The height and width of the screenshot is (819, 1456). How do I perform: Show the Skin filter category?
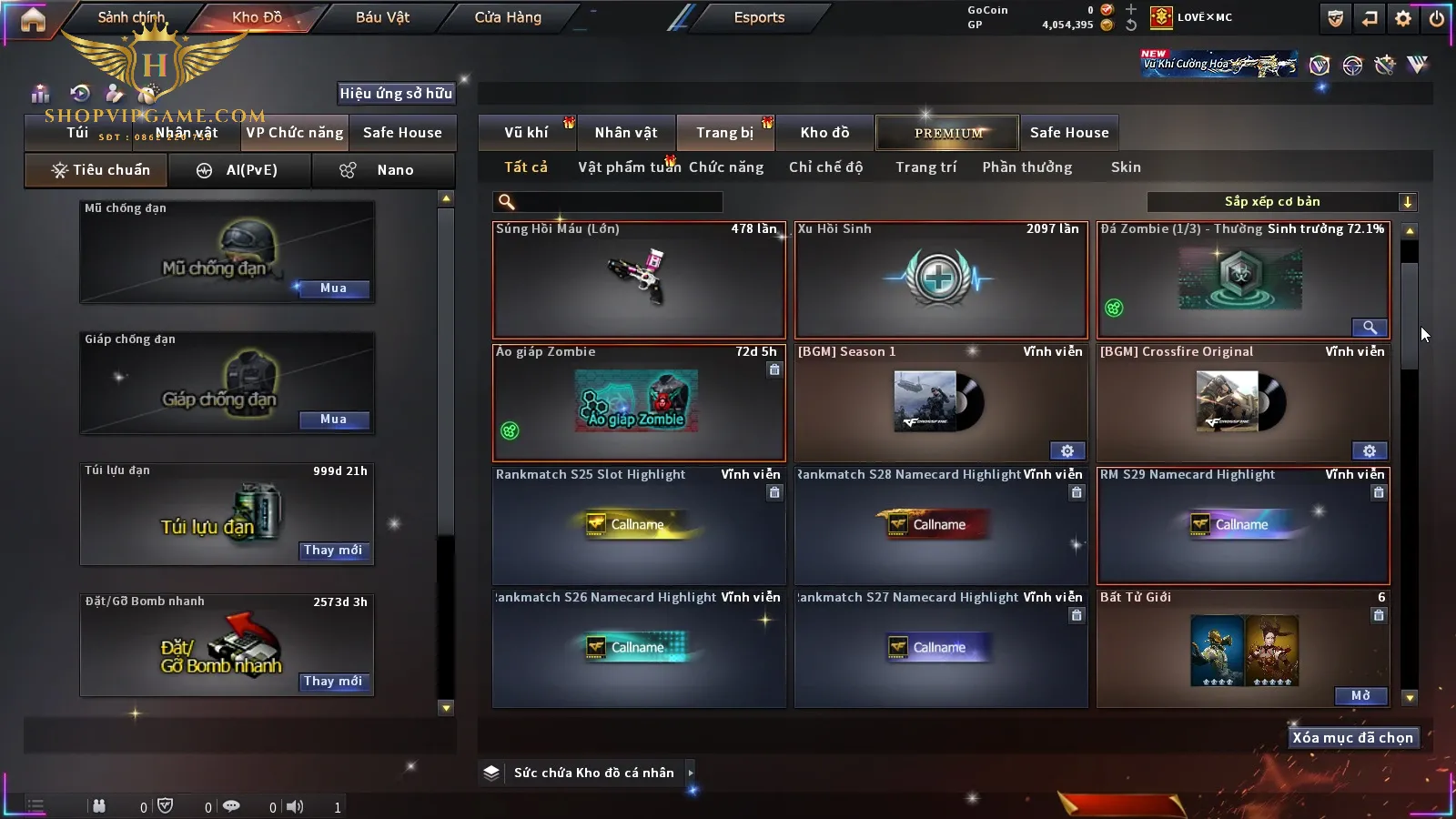(x=1126, y=167)
